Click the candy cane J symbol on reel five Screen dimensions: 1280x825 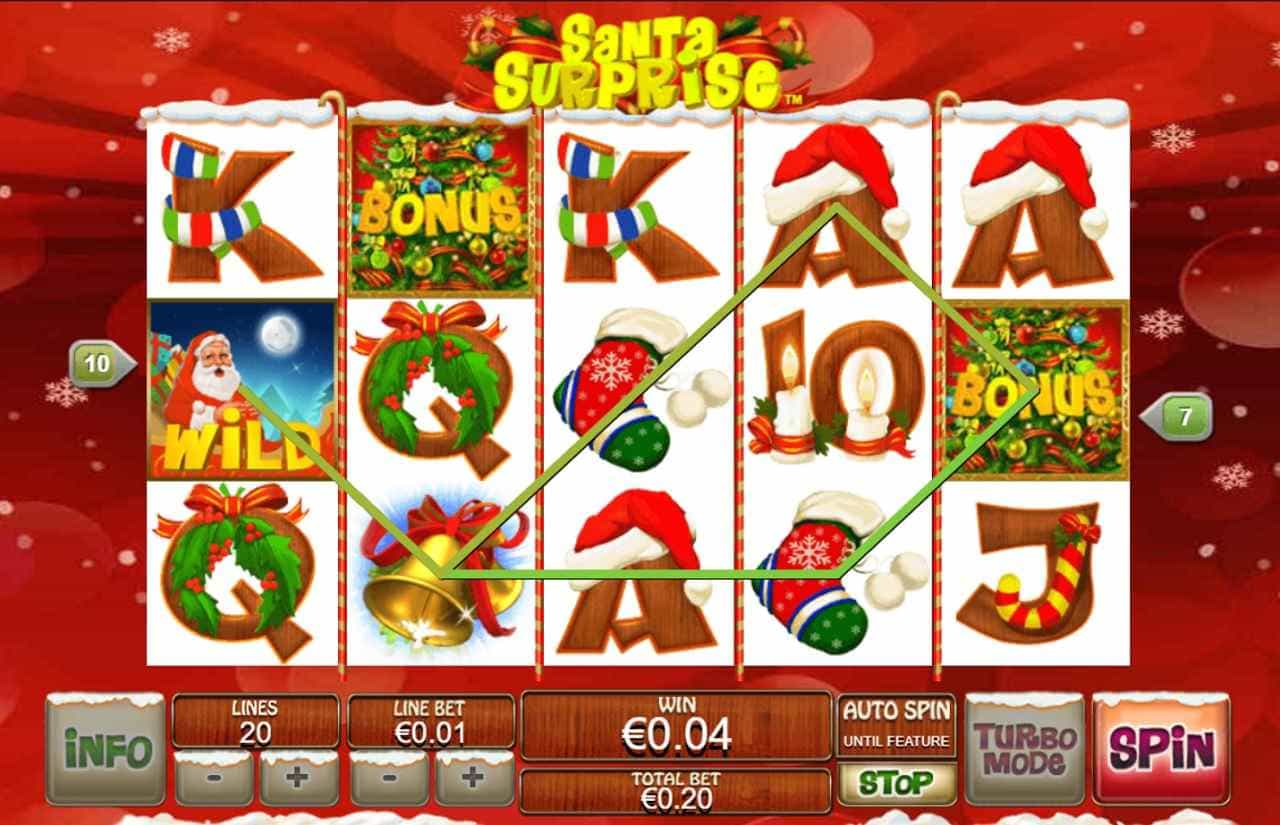pyautogui.click(x=1030, y=570)
